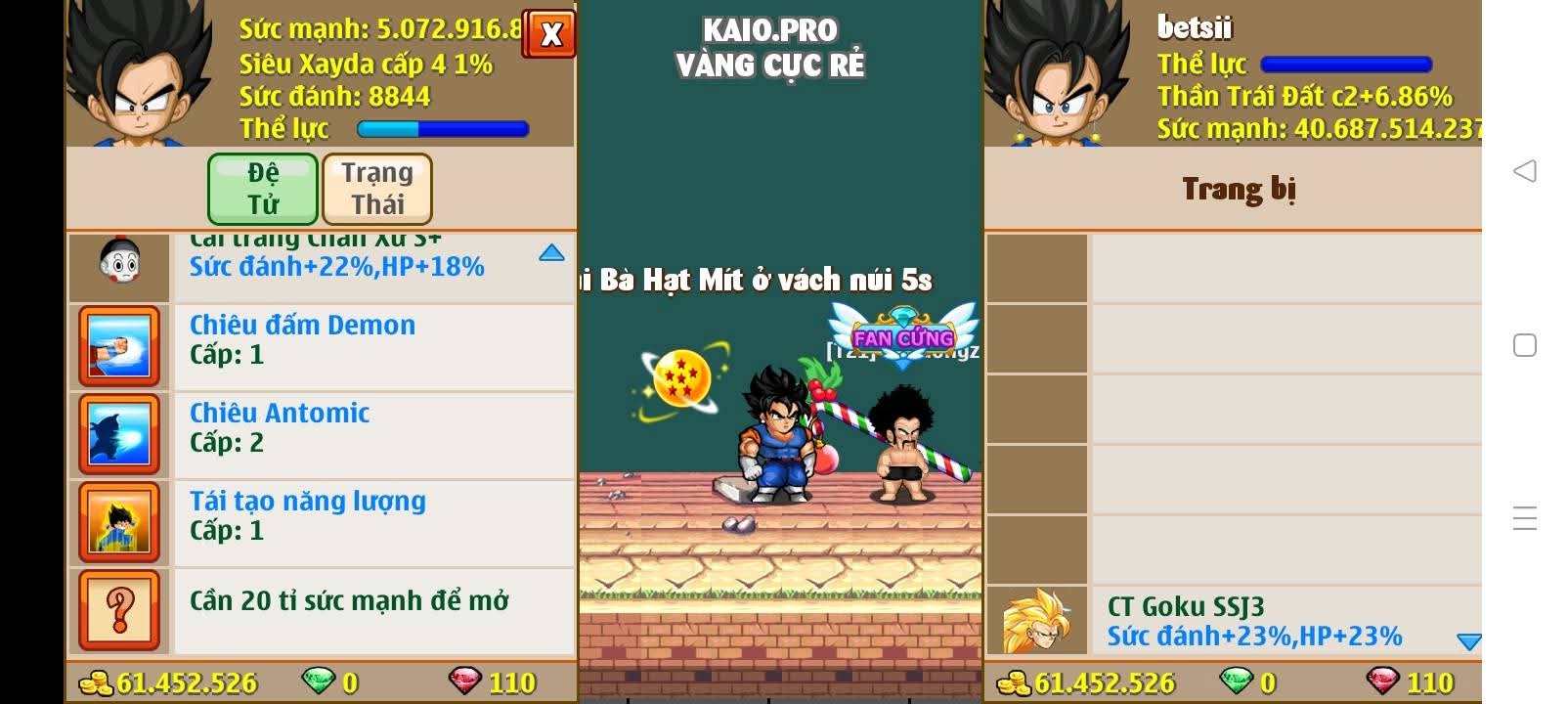Screen dimensions: 1568x704
Task: Open the Trạng Thái tab
Action: pyautogui.click(x=377, y=189)
